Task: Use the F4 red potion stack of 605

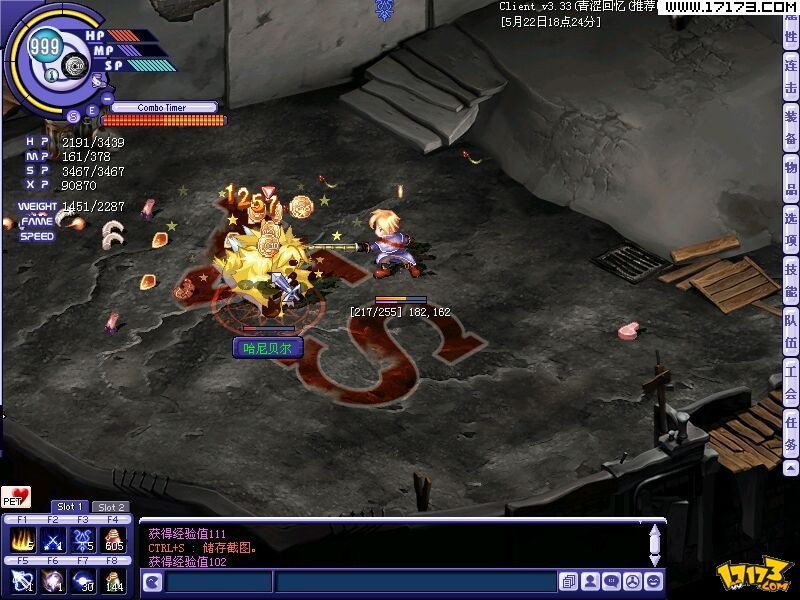Action: (115, 539)
